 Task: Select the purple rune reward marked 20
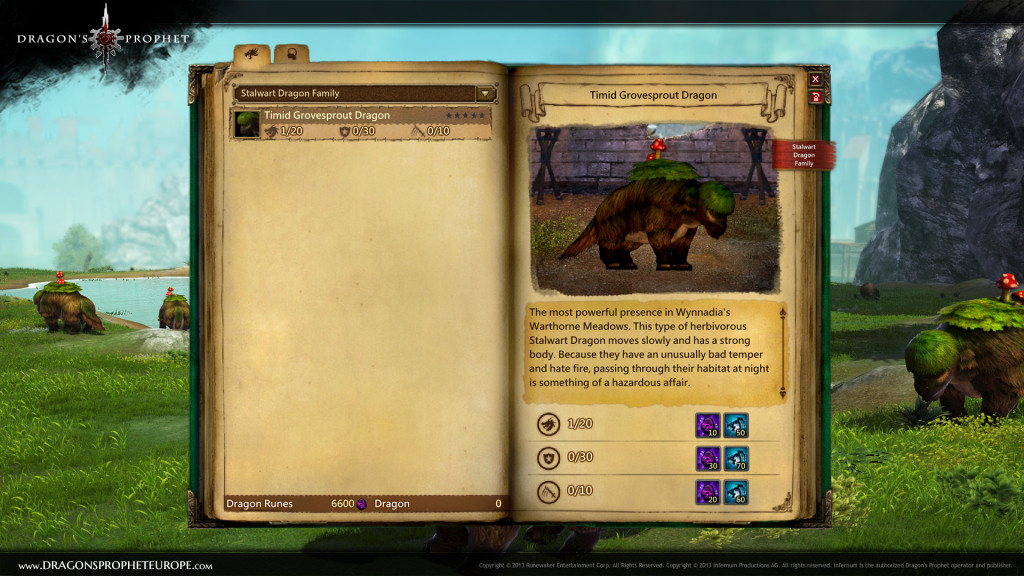(707, 492)
